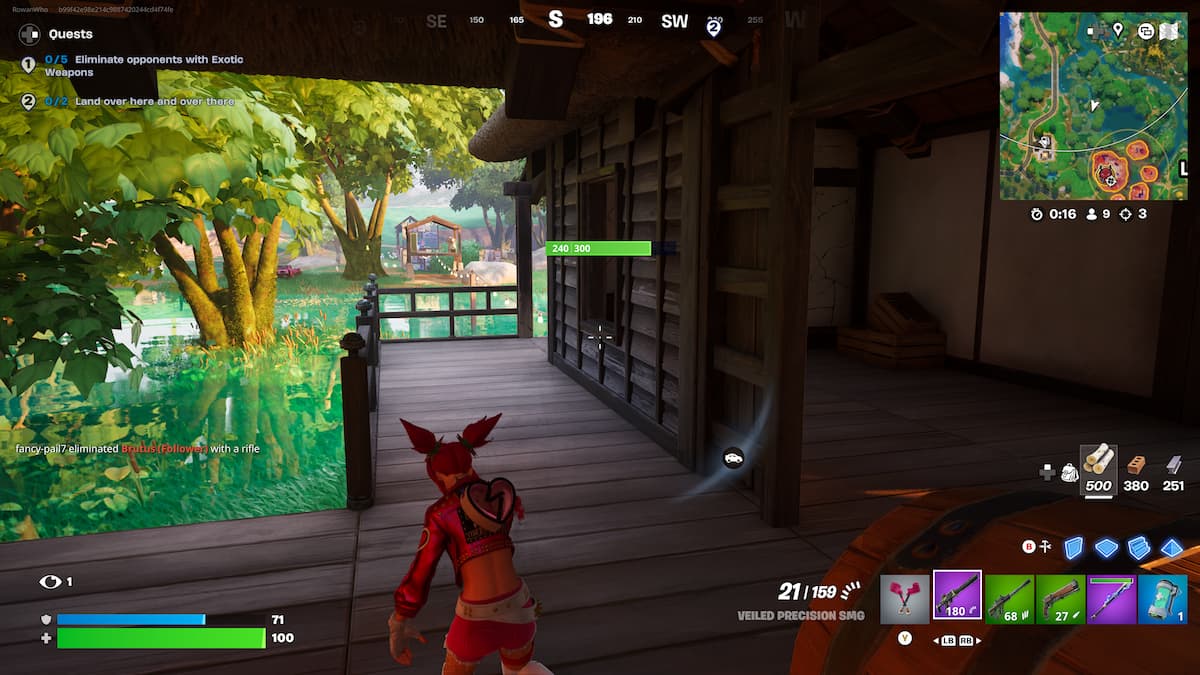Select the pink pickaxe slot
The image size is (1200, 675).
pyautogui.click(x=904, y=598)
